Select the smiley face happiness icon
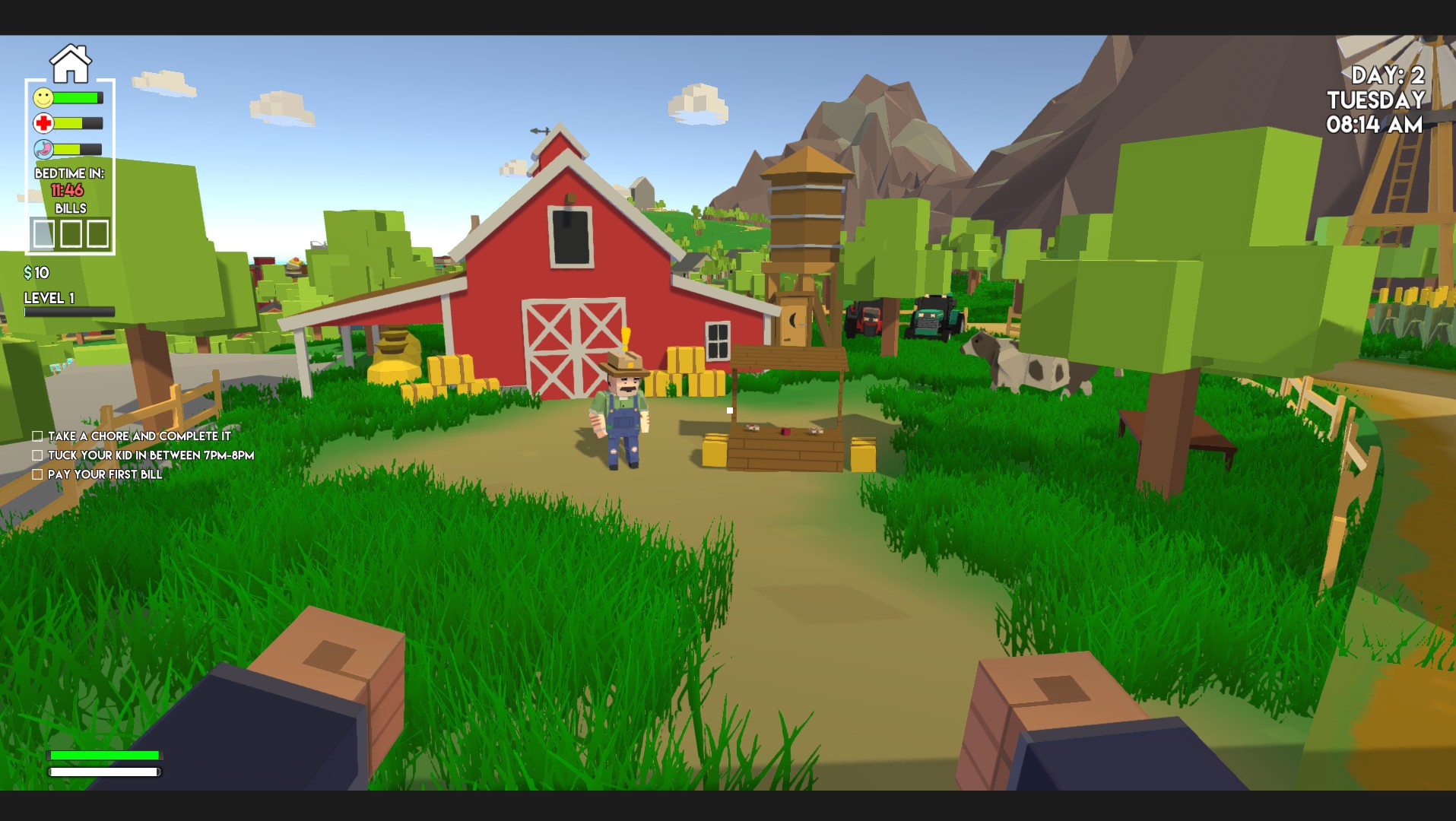The height and width of the screenshot is (821, 1456). click(42, 98)
